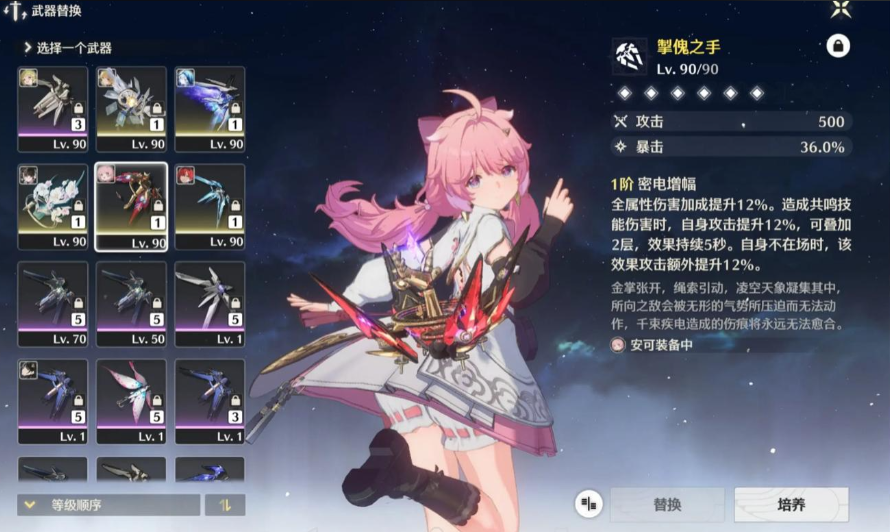This screenshot has width=890, height=532.
Task: Toggle the lock on 掣傀之手
Action: tap(836, 46)
